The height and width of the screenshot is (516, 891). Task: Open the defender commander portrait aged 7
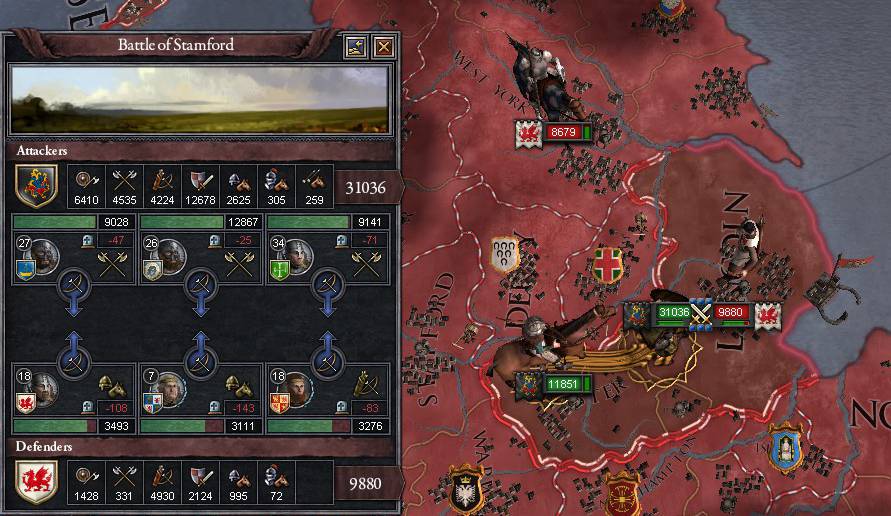coord(171,390)
